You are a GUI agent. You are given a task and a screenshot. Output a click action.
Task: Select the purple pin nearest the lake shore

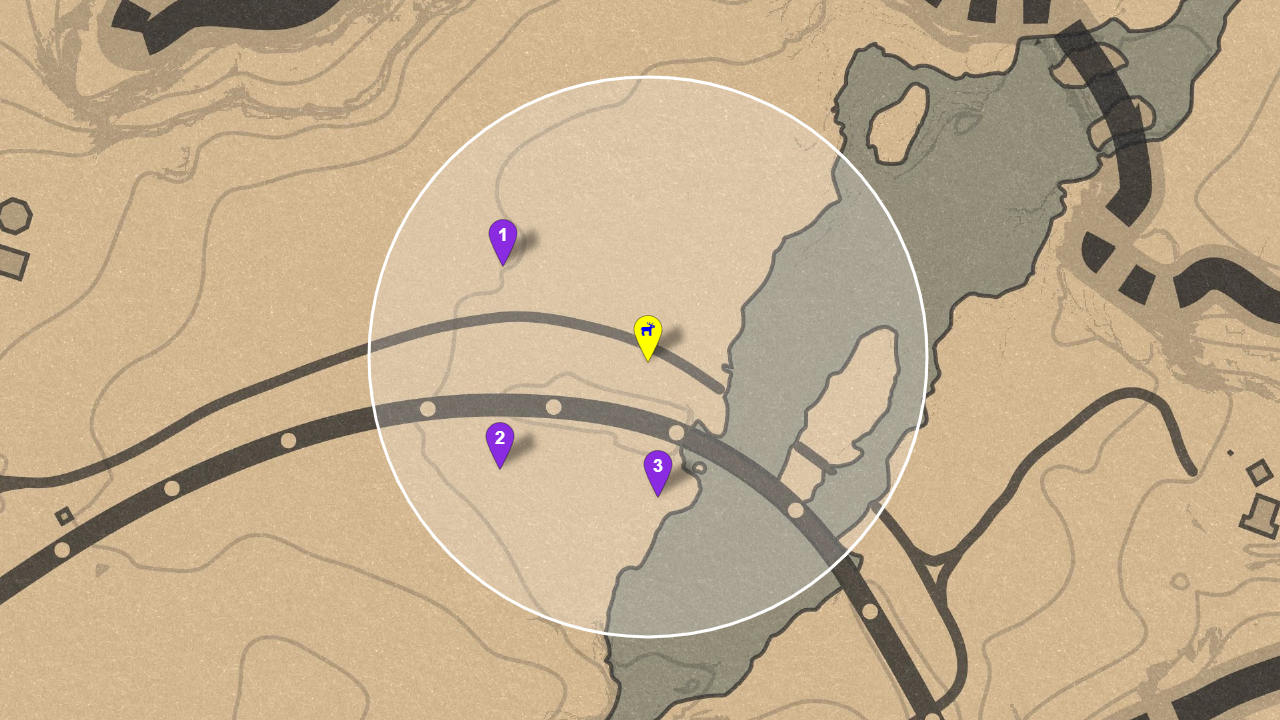(x=658, y=464)
